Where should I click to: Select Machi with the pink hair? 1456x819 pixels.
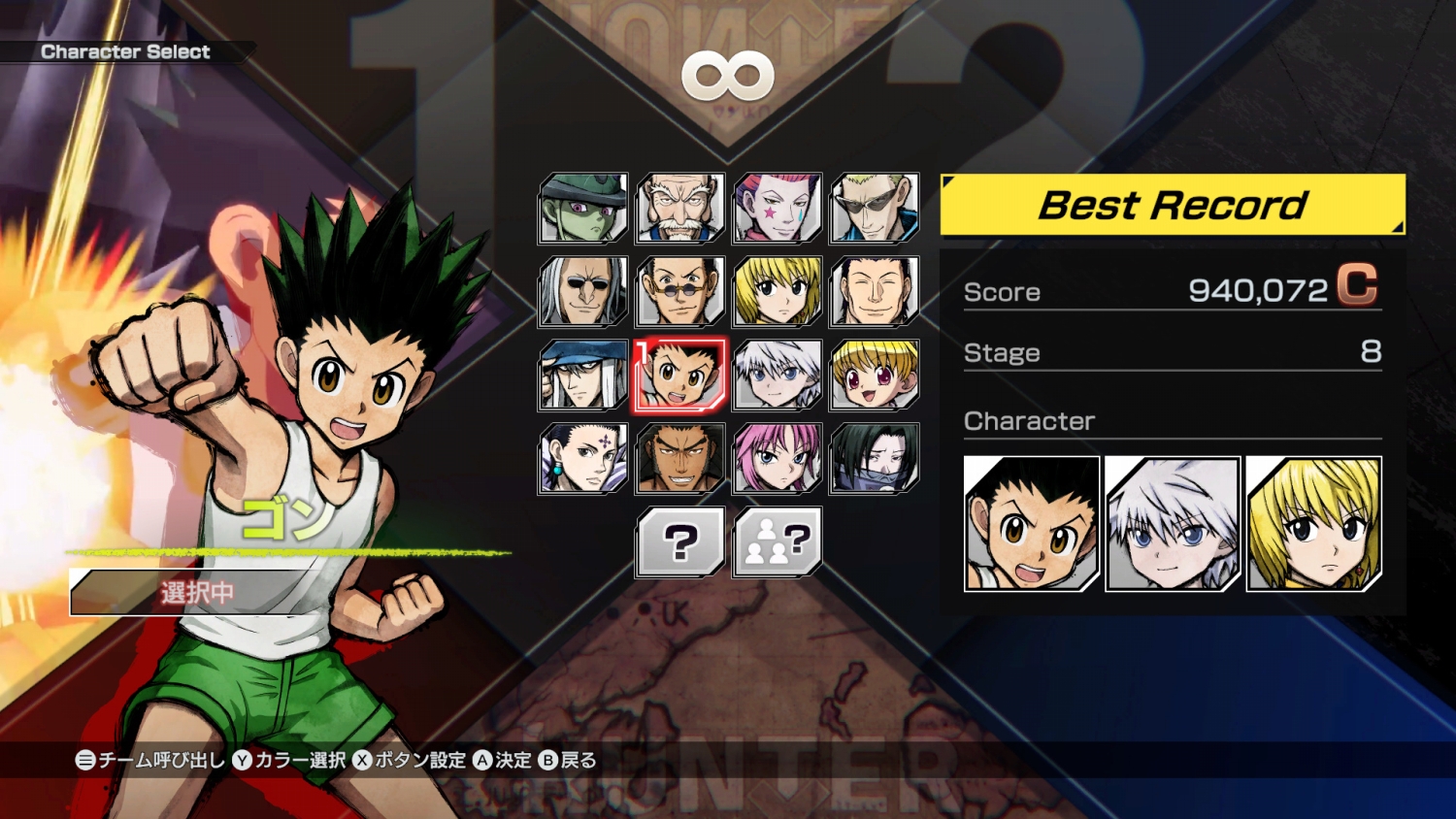tap(778, 458)
